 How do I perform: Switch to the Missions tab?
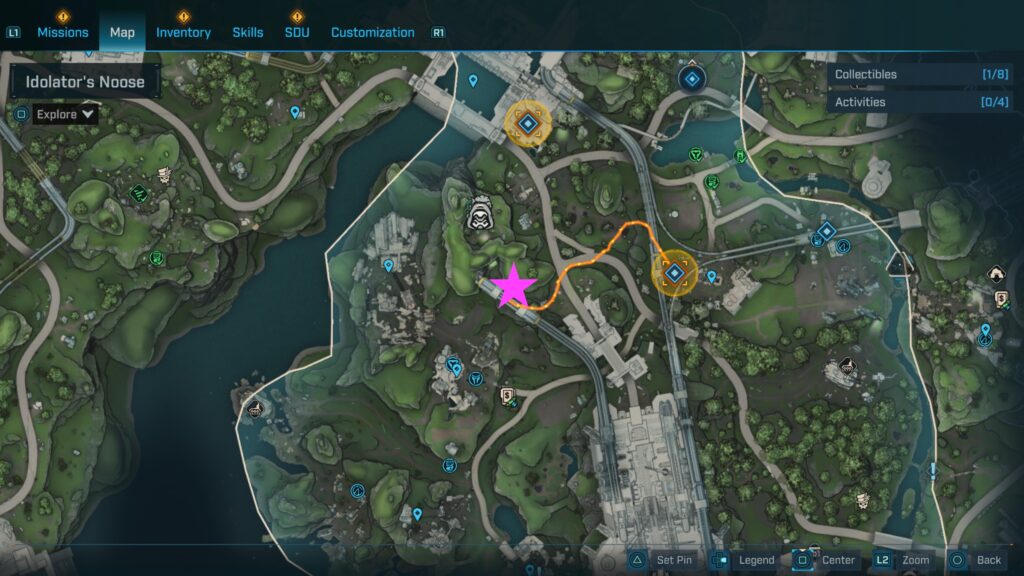[62, 32]
